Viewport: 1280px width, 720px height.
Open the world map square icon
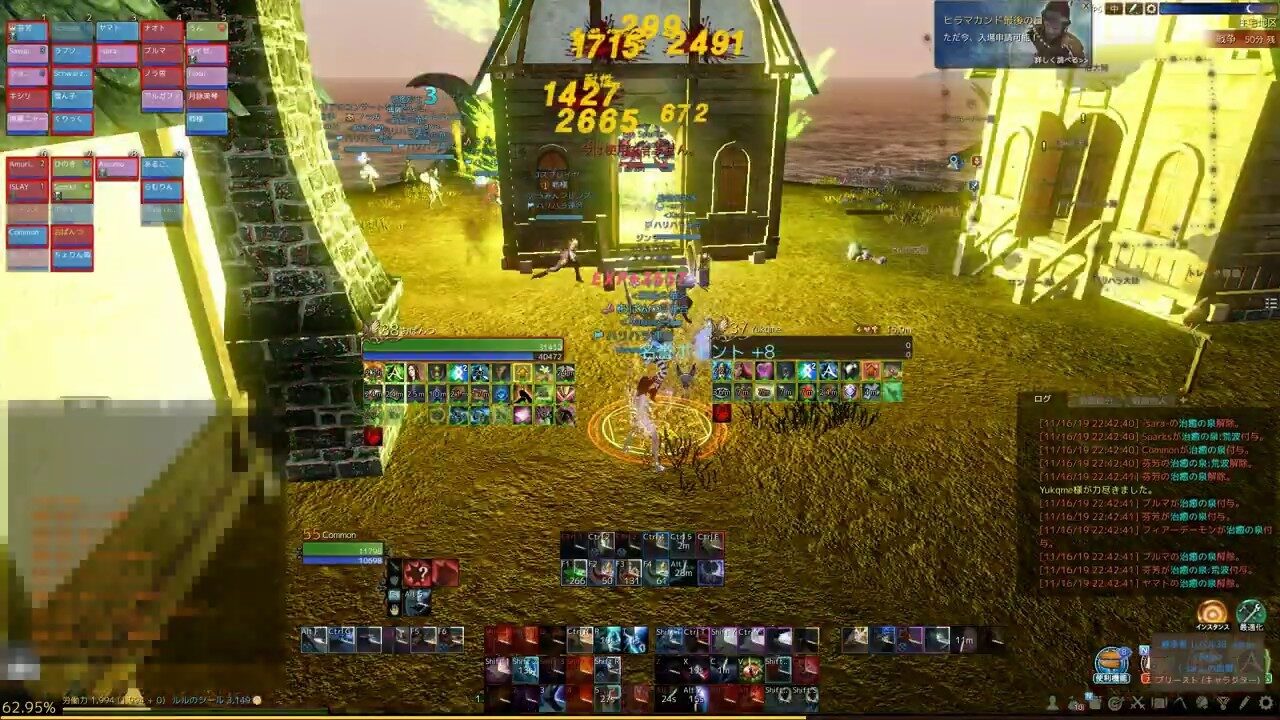click(1160, 703)
